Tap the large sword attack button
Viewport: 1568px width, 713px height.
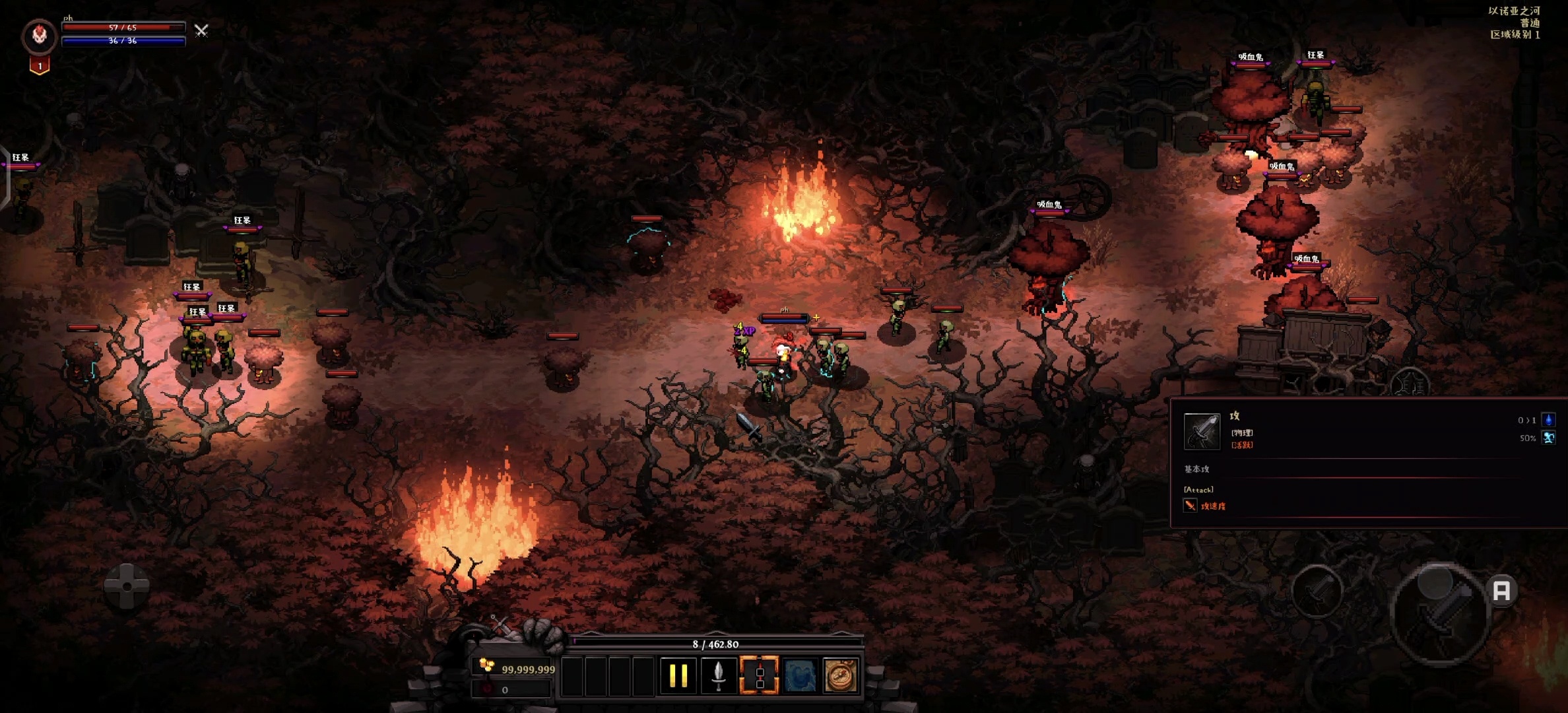pyautogui.click(x=1440, y=614)
